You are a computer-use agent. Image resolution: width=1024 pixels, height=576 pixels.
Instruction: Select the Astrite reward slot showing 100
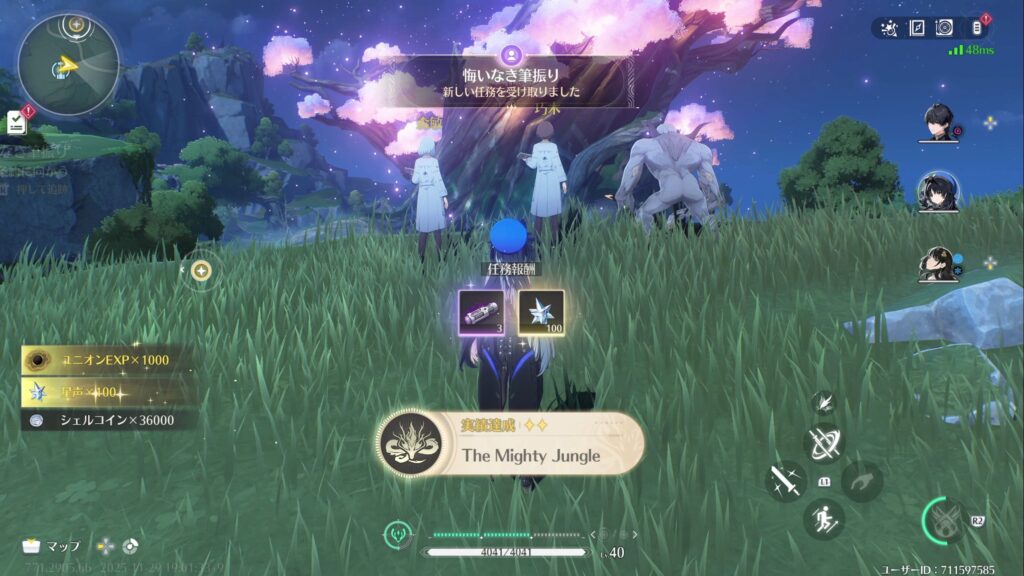[x=541, y=312]
